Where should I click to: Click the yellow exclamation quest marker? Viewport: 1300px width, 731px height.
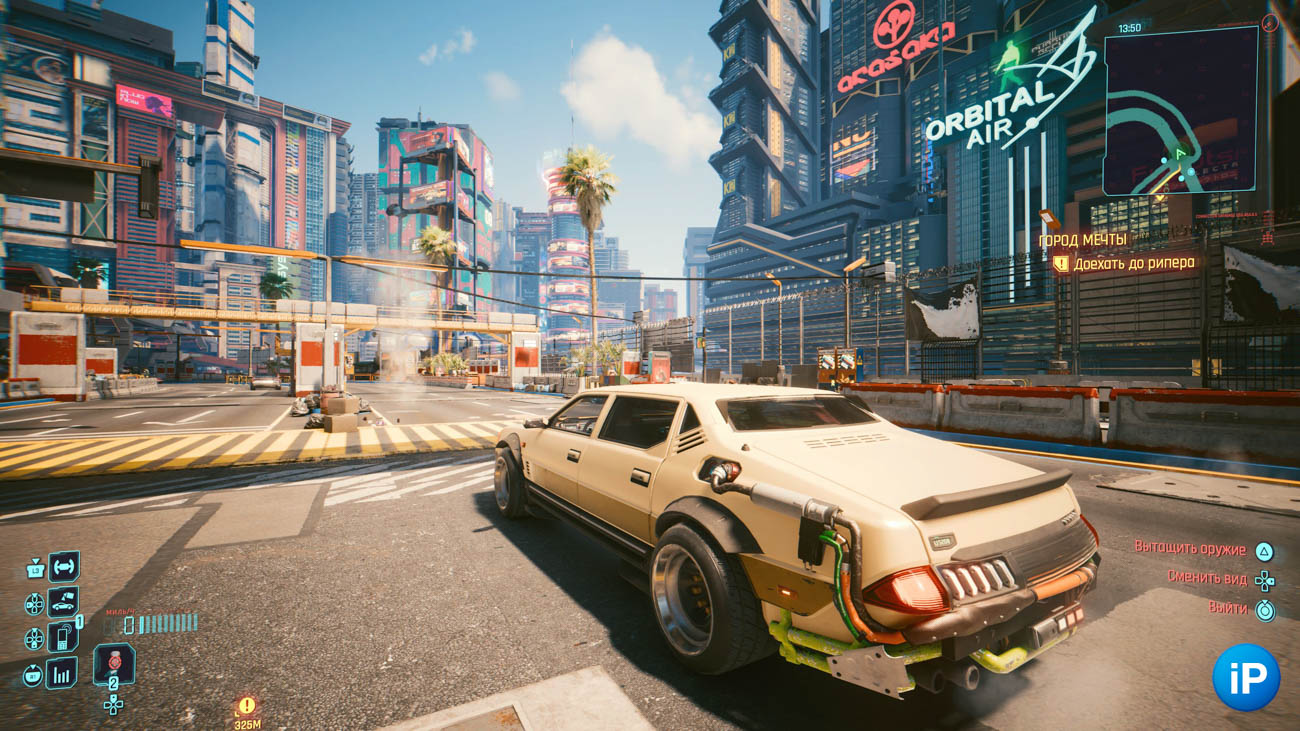(246, 706)
